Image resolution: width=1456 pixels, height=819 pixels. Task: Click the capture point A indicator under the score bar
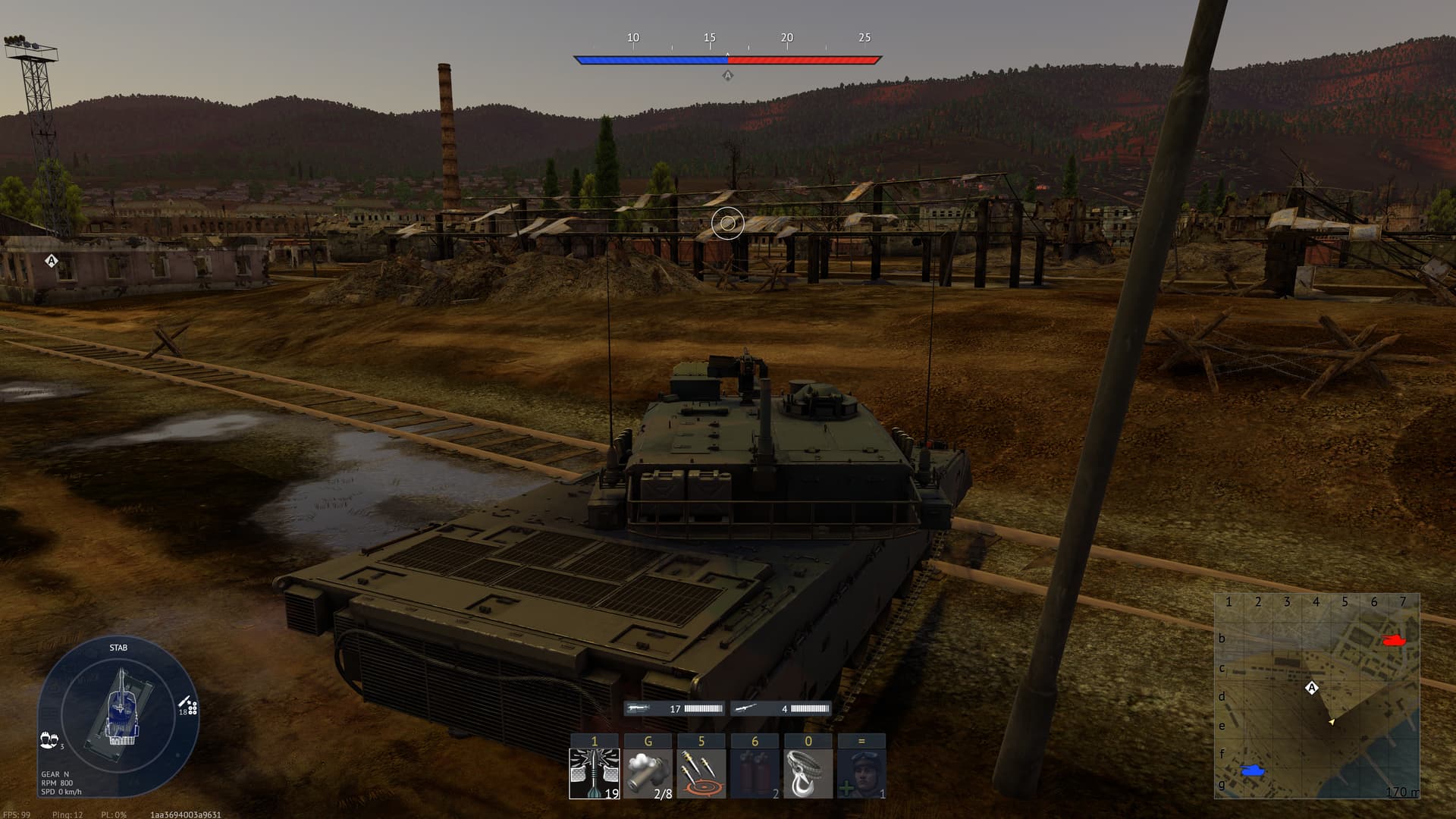pos(727,75)
